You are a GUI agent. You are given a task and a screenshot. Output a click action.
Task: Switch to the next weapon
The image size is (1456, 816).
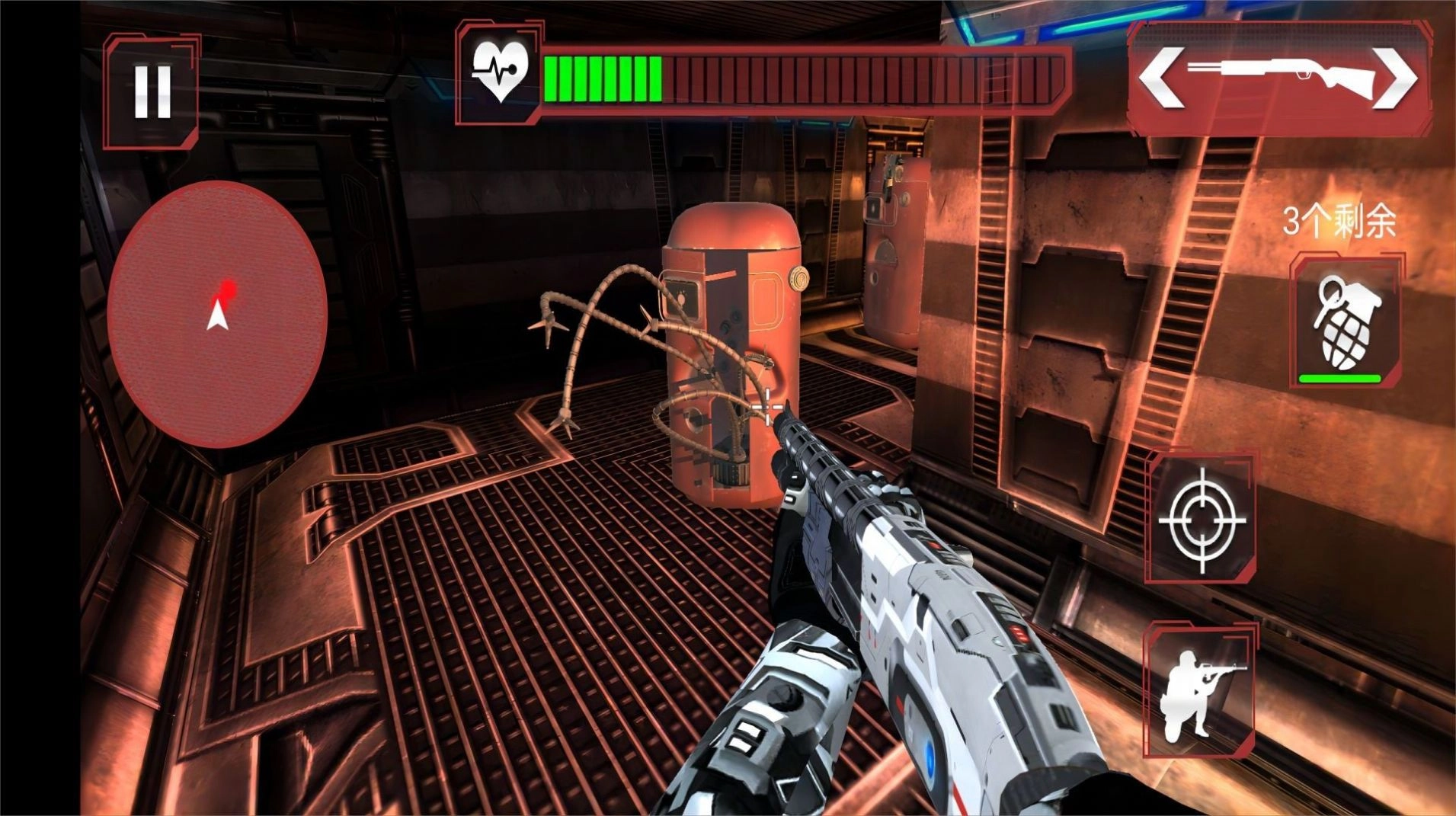1396,78
